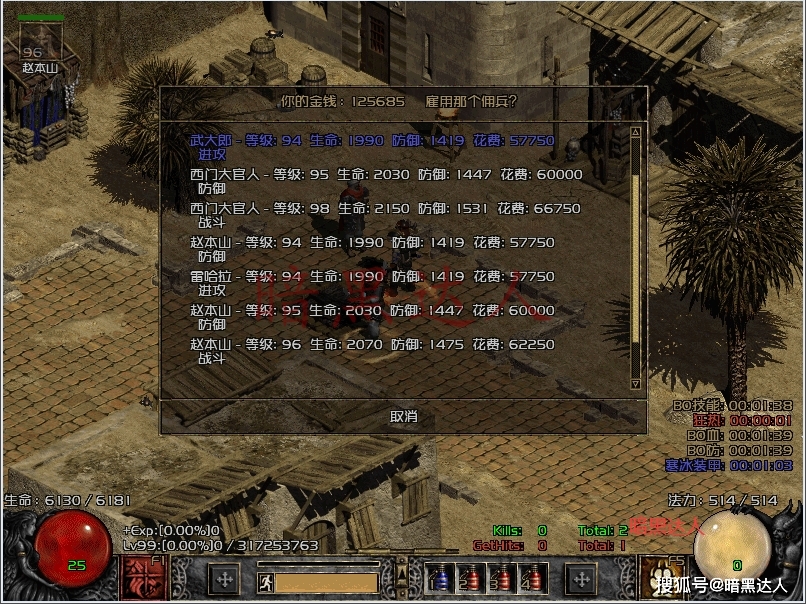Open the 赵本山 mercenary portrait

(33, 40)
